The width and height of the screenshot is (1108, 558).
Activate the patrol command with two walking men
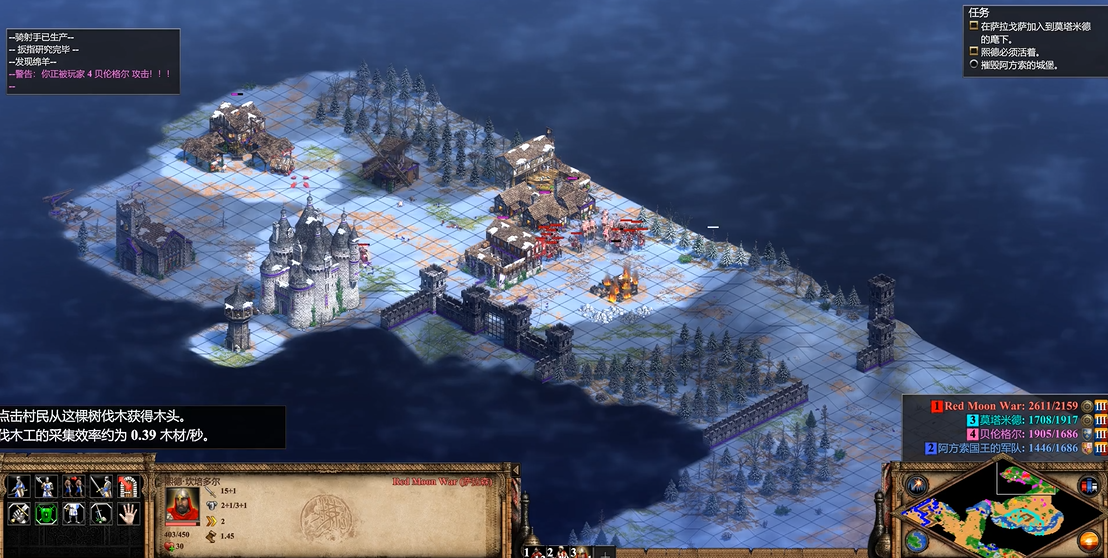point(73,487)
